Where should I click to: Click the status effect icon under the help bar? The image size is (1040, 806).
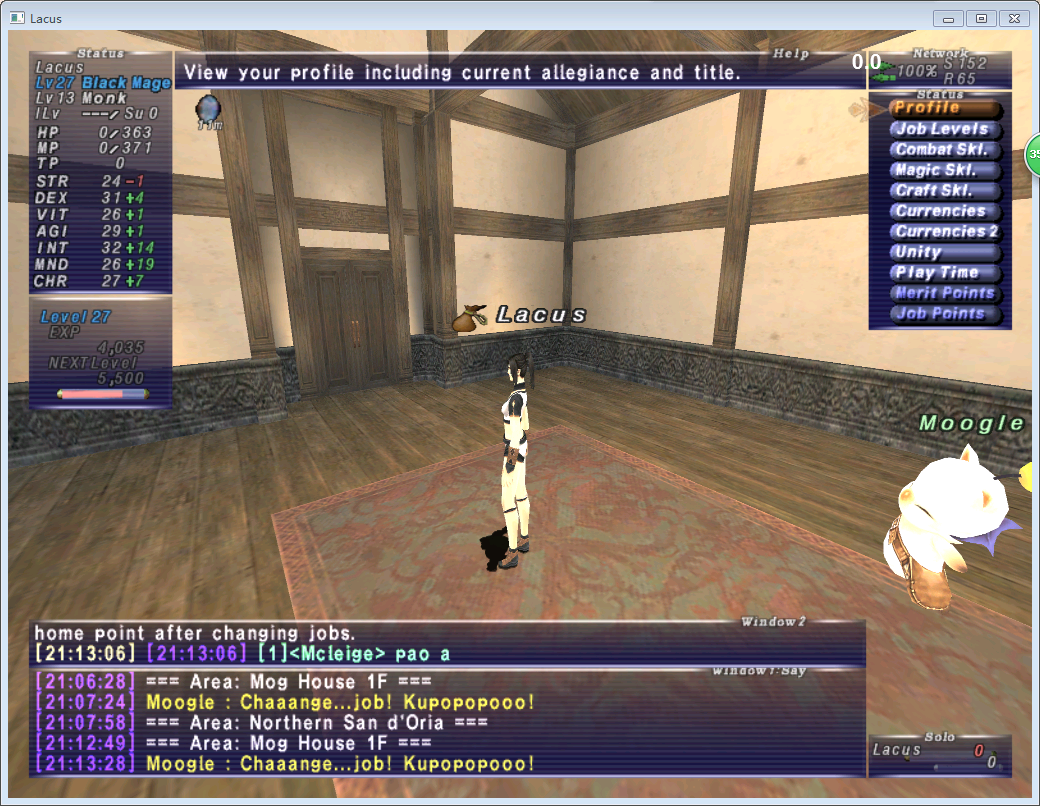(208, 108)
